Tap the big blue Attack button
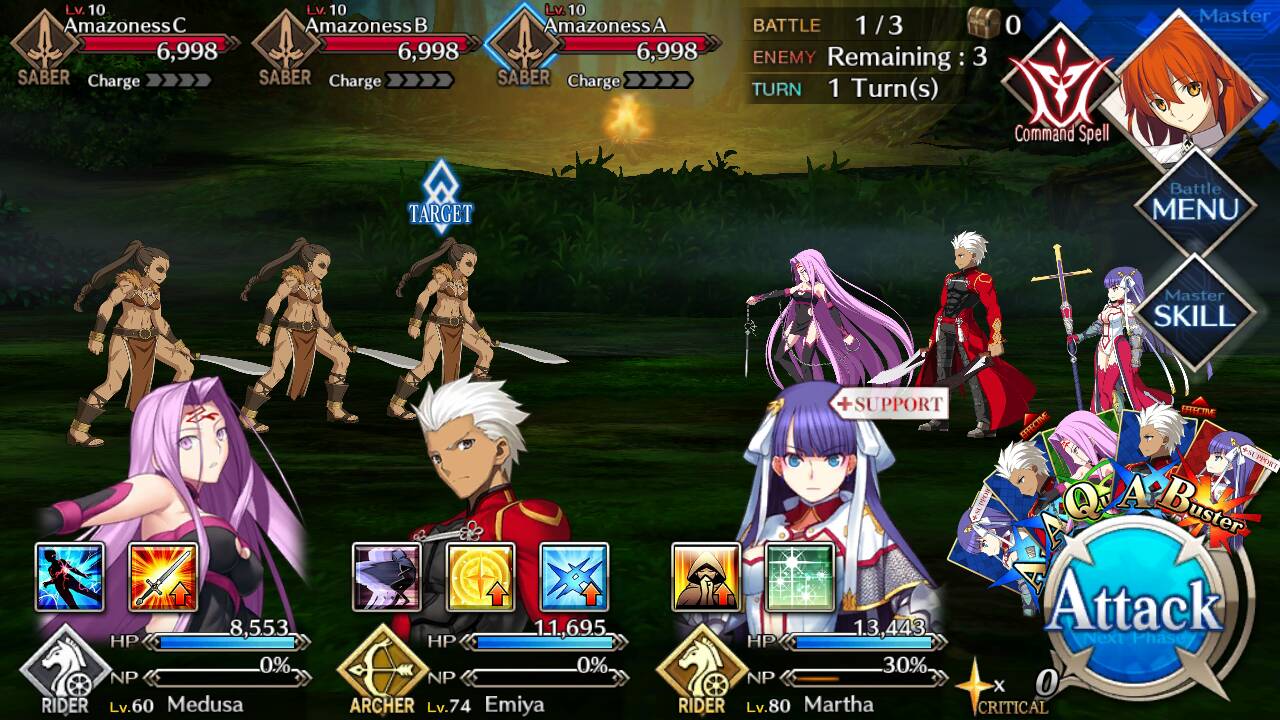 point(1138,608)
